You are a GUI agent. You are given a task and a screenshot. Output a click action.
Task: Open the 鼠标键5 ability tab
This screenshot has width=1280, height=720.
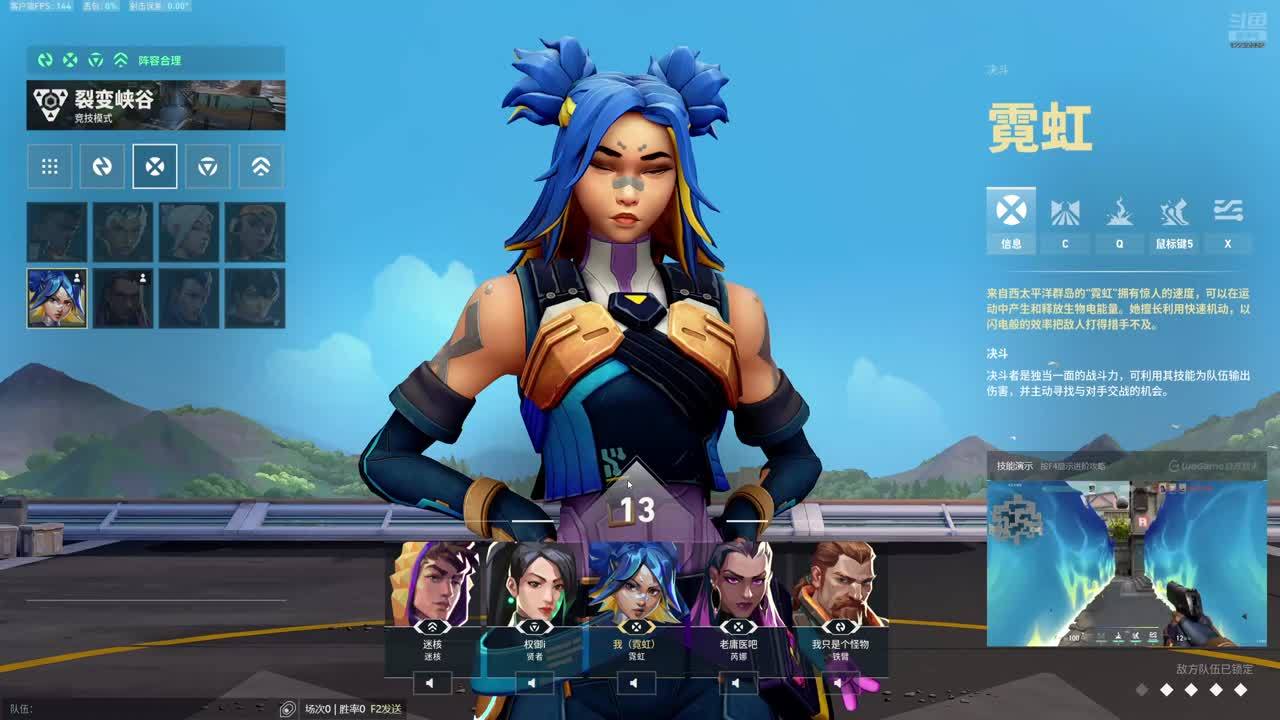point(1173,220)
